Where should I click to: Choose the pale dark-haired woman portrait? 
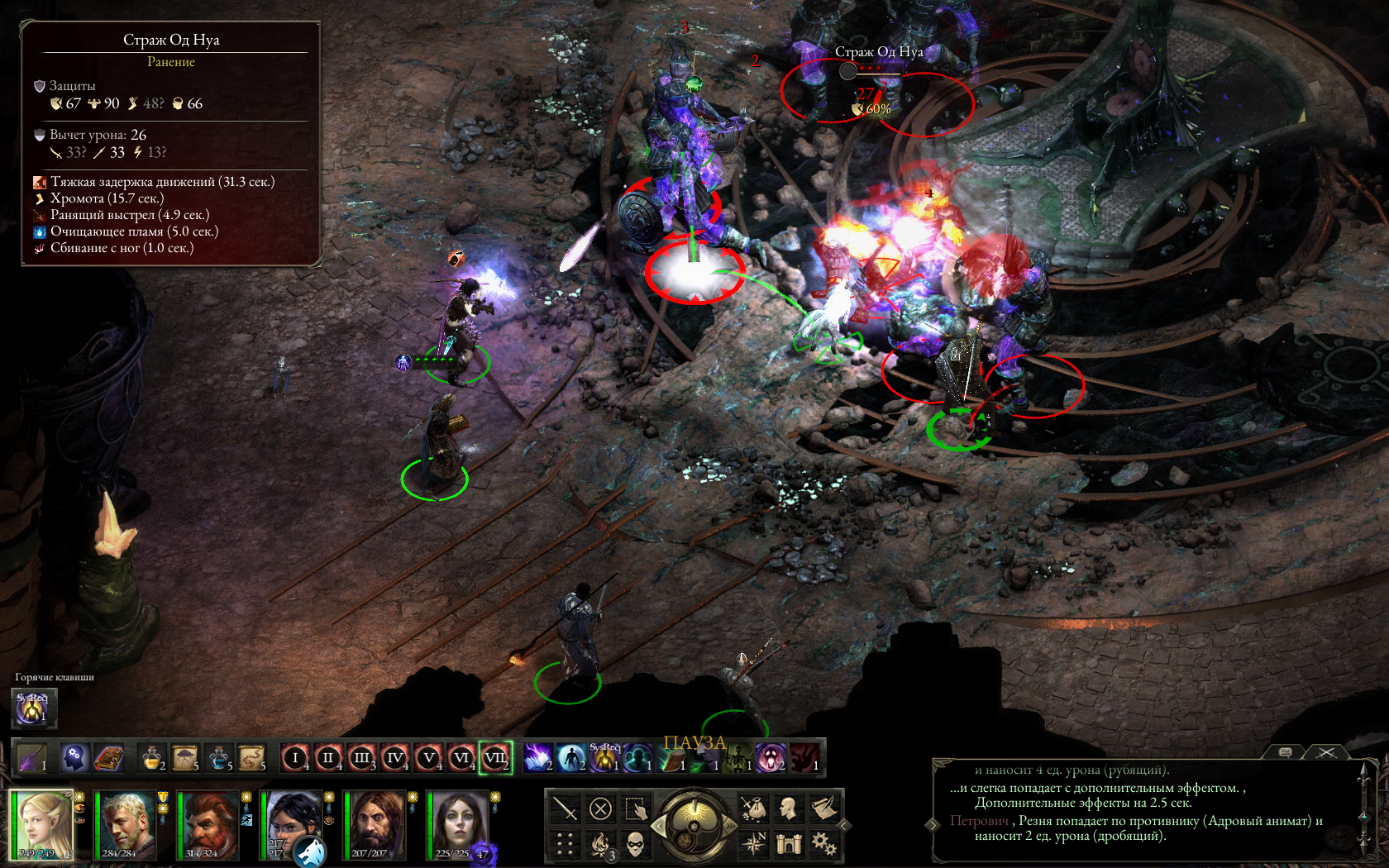[457, 824]
